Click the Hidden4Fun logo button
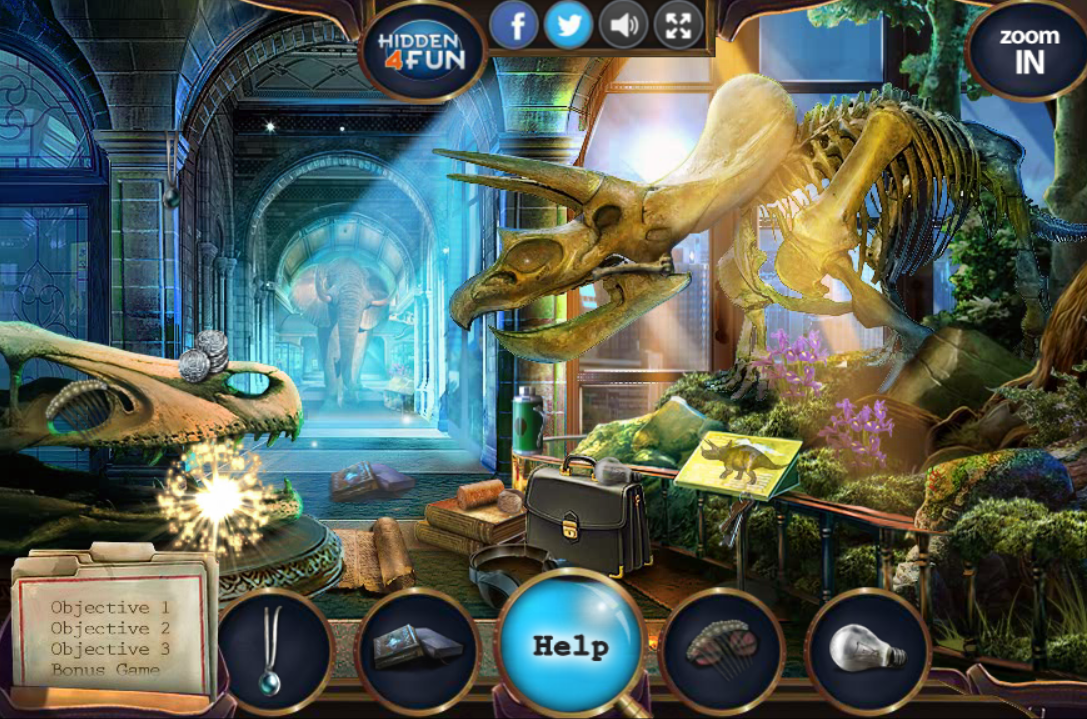 click(x=421, y=51)
